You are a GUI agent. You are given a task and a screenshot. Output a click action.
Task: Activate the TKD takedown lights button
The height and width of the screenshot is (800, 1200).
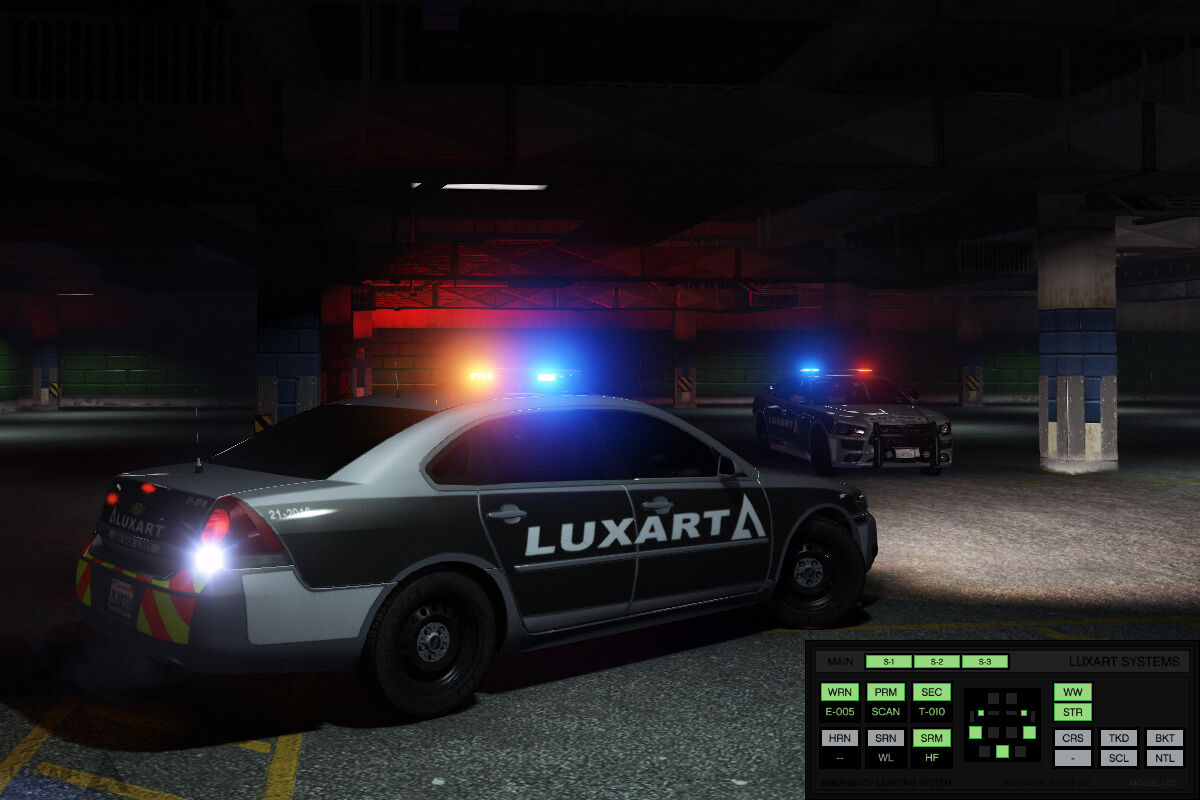pos(1119,738)
